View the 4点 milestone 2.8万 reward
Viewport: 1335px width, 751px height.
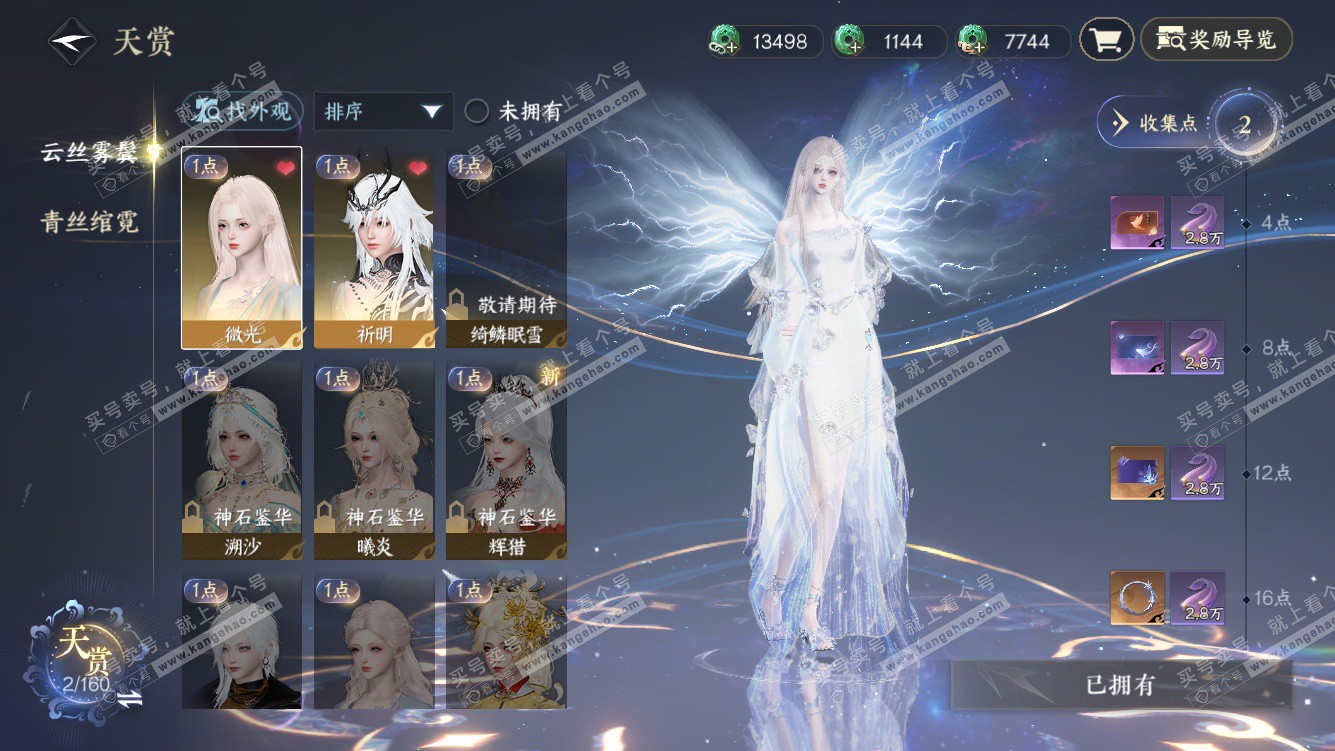tap(1197, 222)
